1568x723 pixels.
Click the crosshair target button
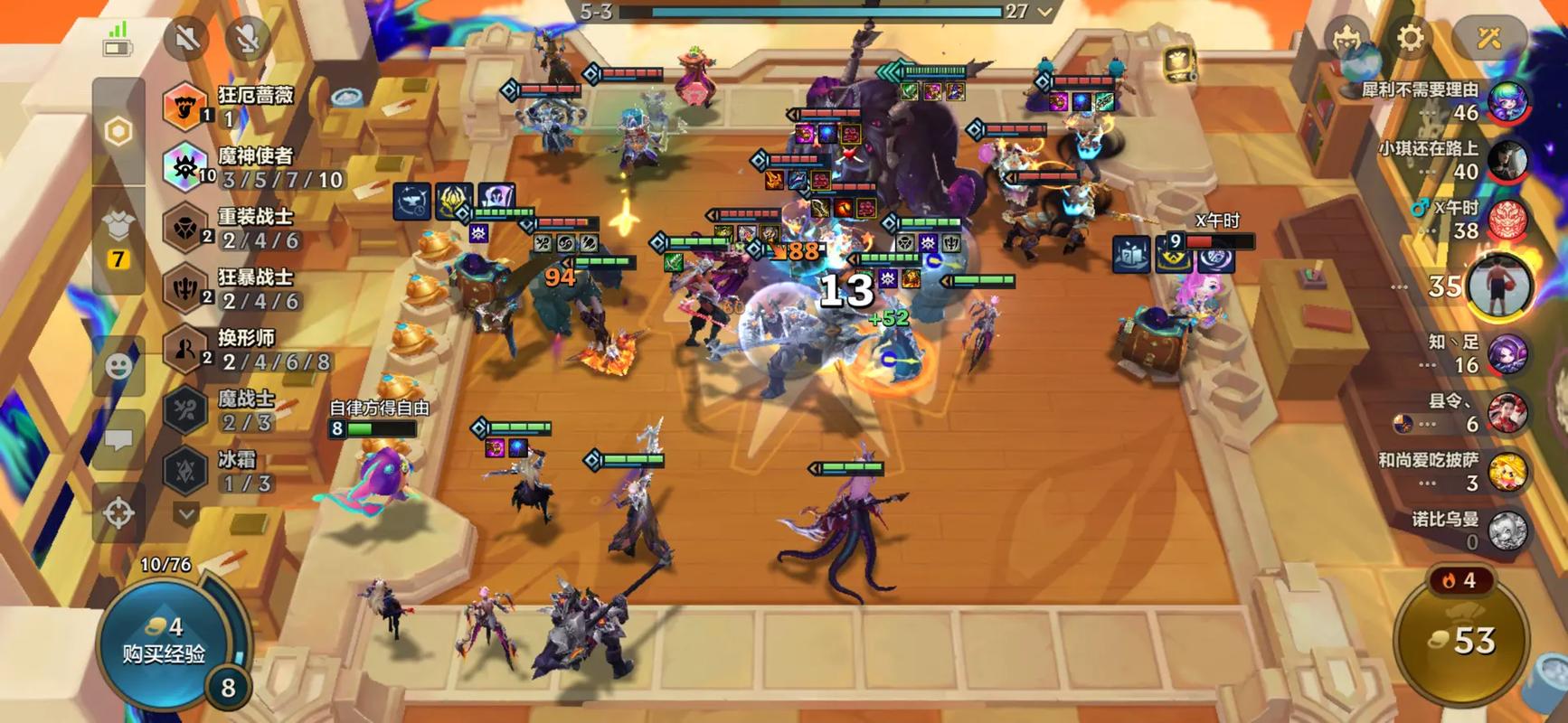(119, 513)
